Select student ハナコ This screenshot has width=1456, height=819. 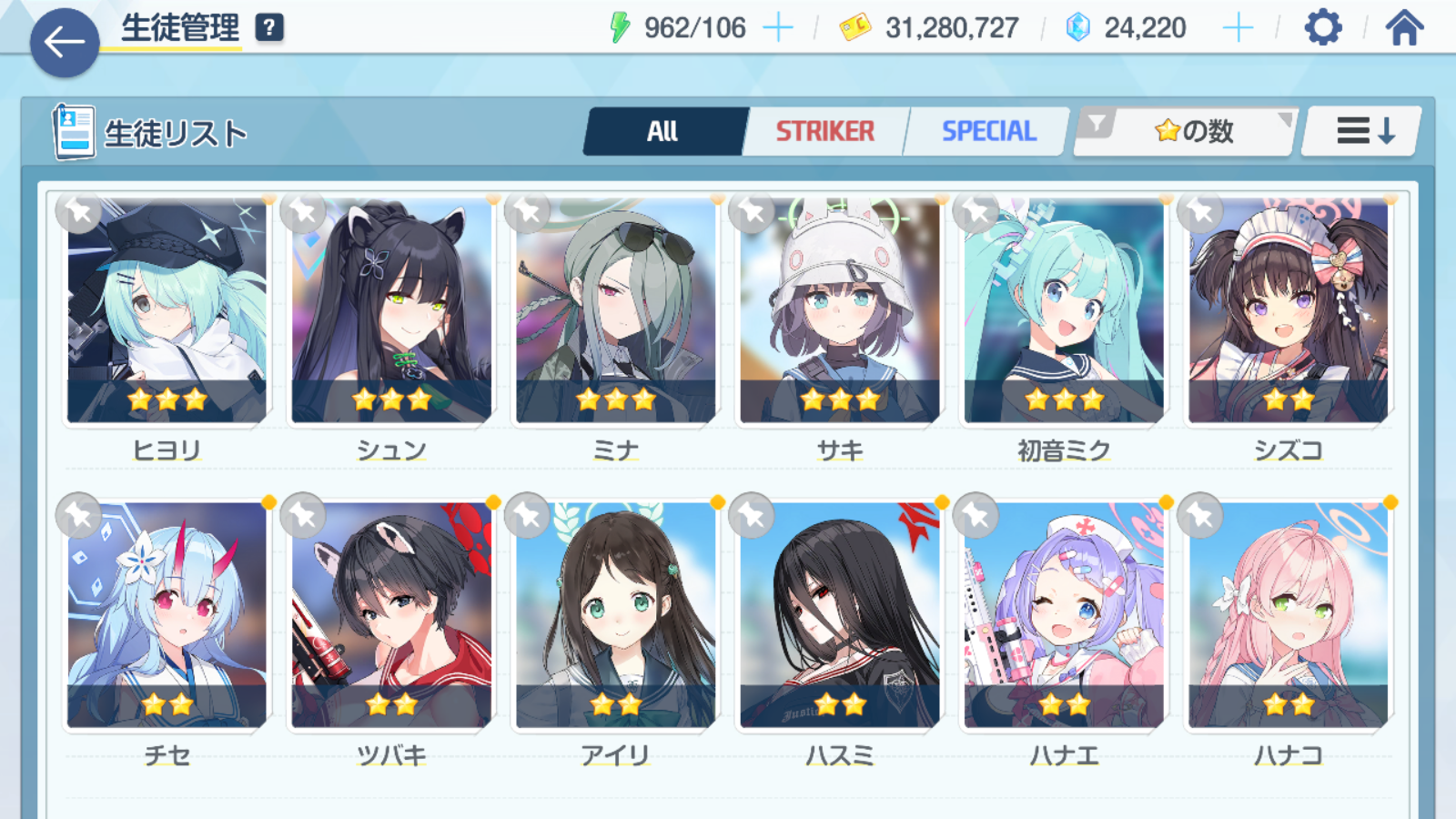click(x=1288, y=616)
